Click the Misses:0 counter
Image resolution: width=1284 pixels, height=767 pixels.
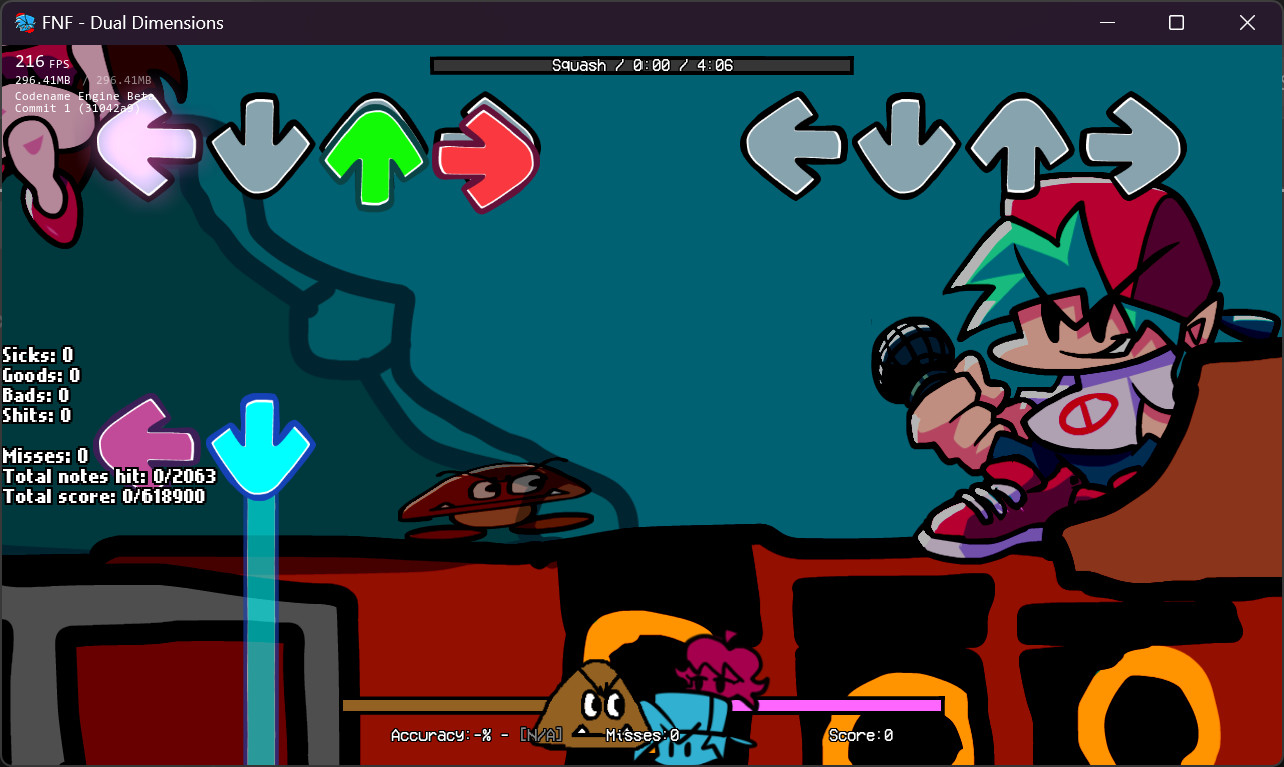pos(641,734)
